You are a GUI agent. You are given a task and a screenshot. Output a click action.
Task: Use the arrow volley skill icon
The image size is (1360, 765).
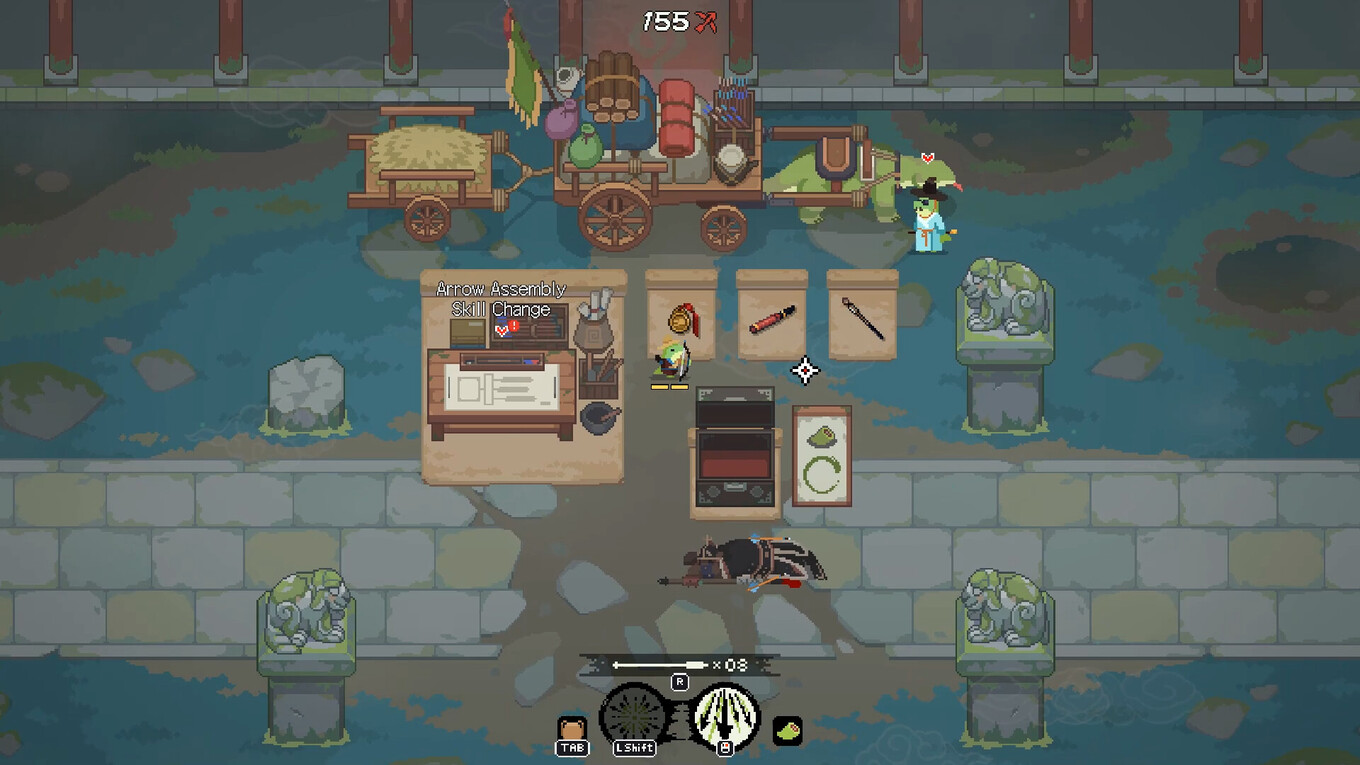click(725, 715)
